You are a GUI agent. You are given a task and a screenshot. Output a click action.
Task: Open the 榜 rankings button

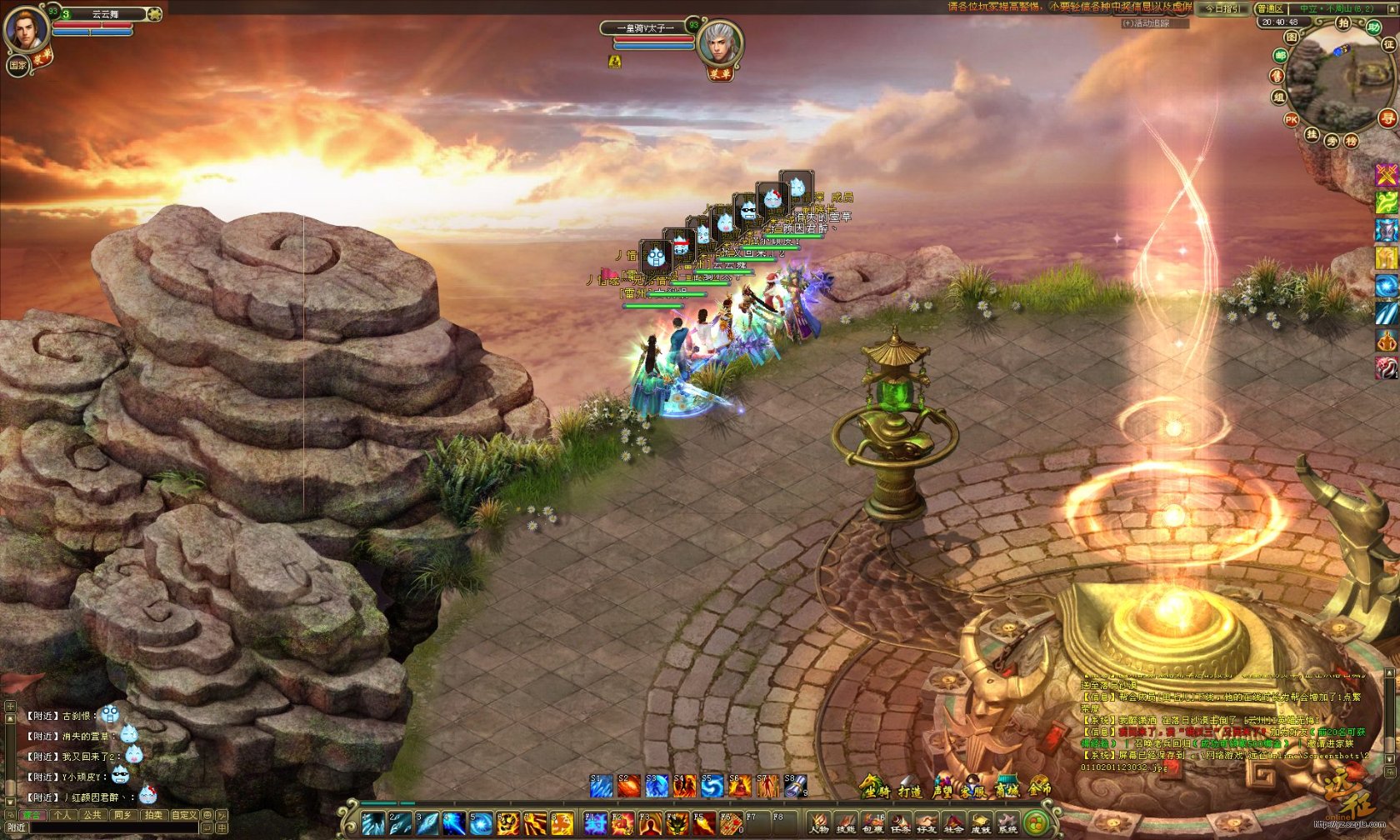[1351, 141]
